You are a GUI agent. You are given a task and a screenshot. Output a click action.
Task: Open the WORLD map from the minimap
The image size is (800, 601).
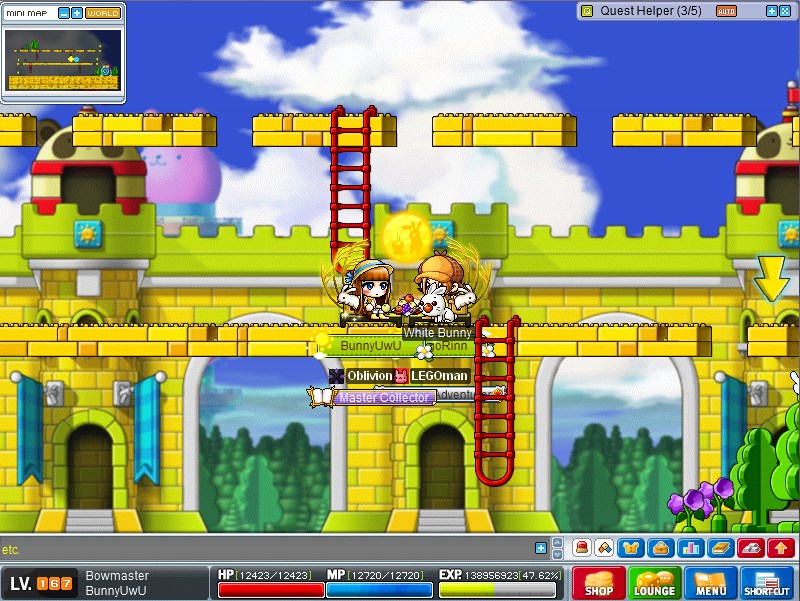click(103, 13)
